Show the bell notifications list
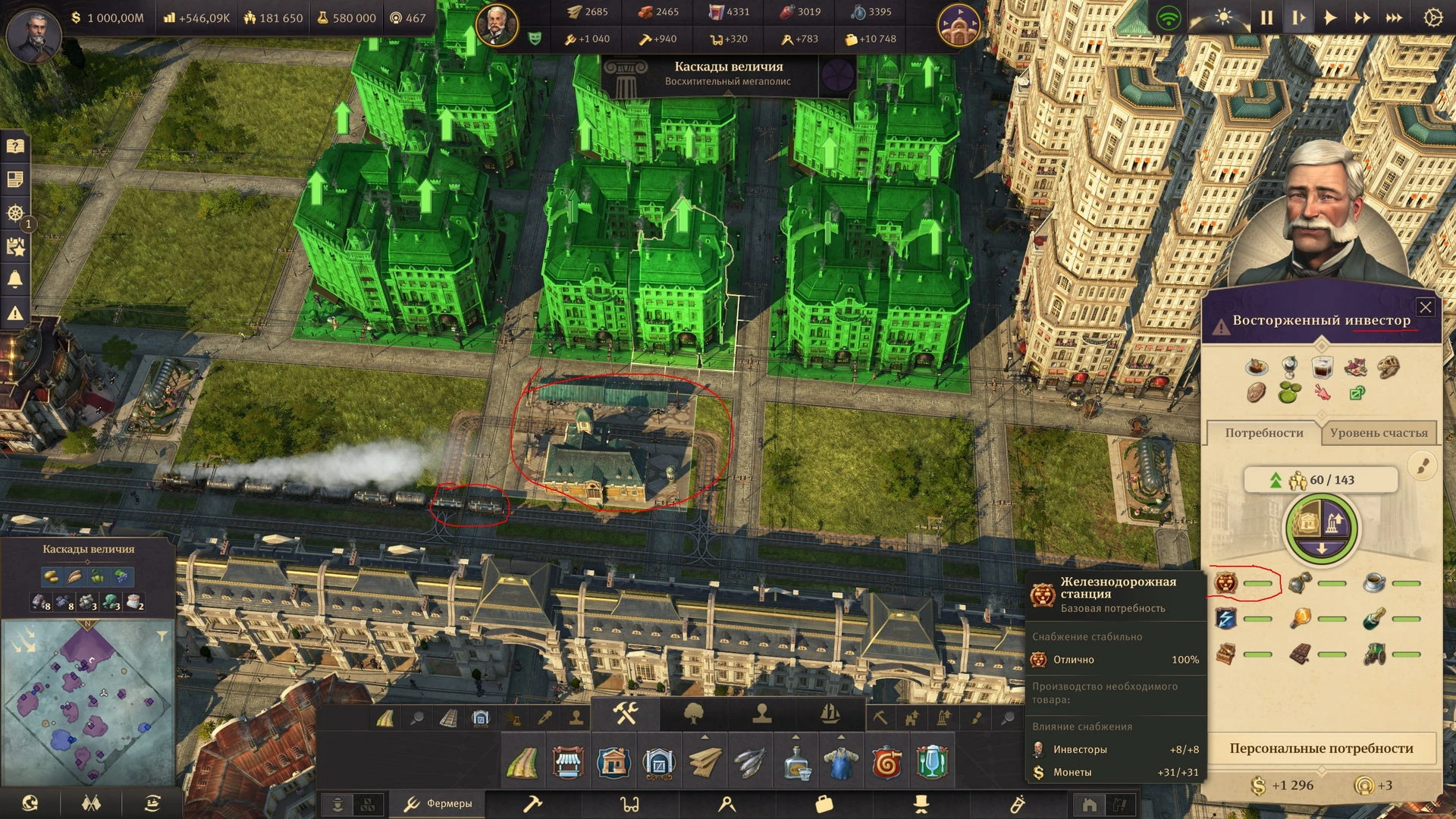 (15, 279)
